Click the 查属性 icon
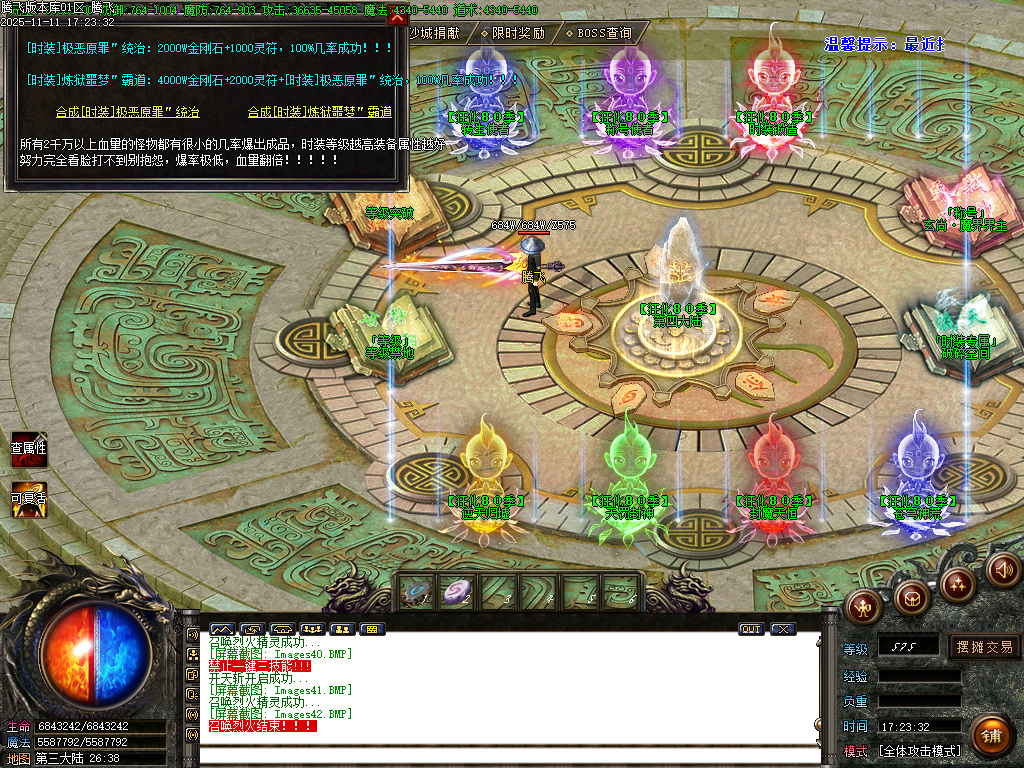This screenshot has height=768, width=1024. (x=28, y=450)
